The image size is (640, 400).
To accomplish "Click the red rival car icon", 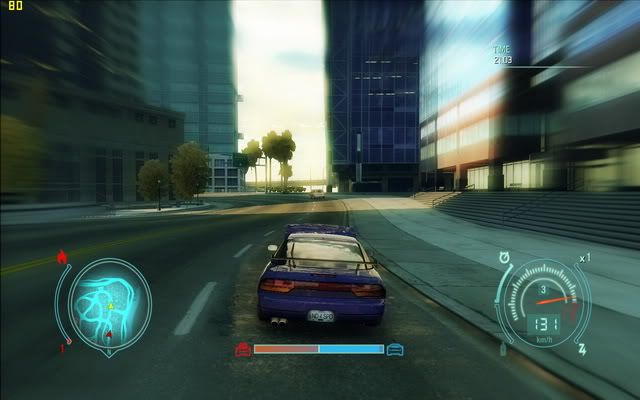I will point(243,349).
